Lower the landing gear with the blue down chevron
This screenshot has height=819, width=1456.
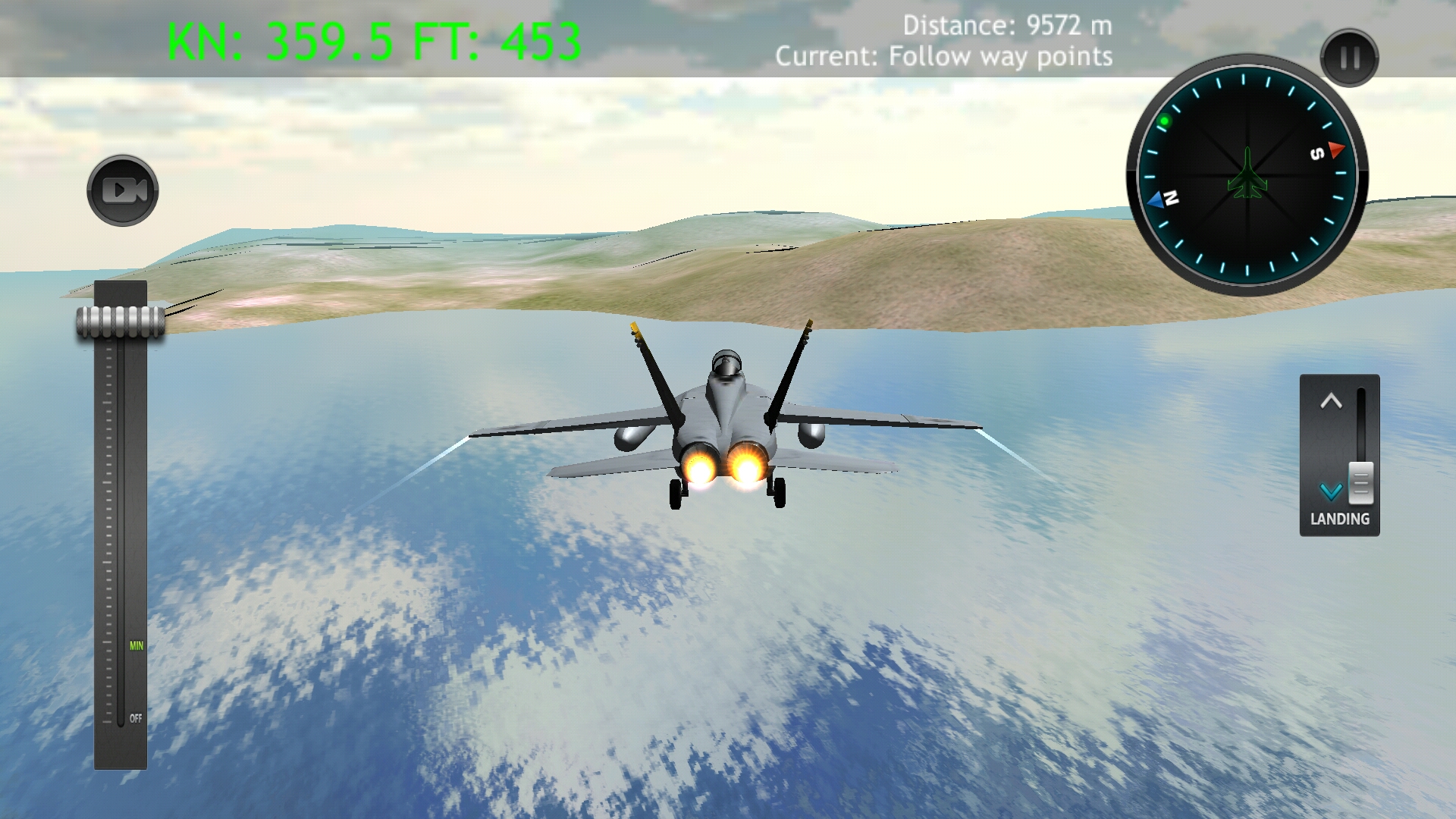pos(1331,490)
